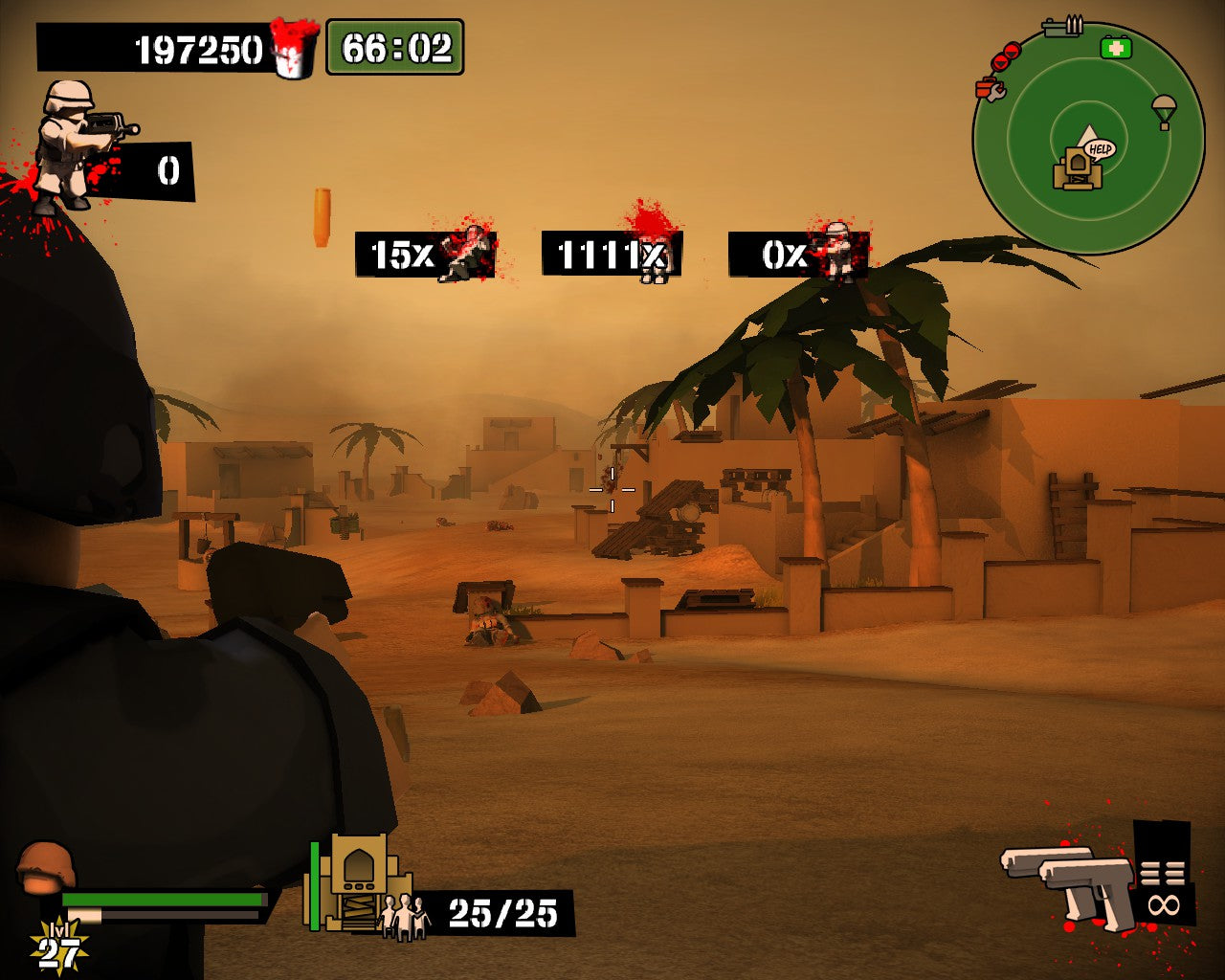Click the level 27 star badge
1225x980 pixels.
coord(57,949)
